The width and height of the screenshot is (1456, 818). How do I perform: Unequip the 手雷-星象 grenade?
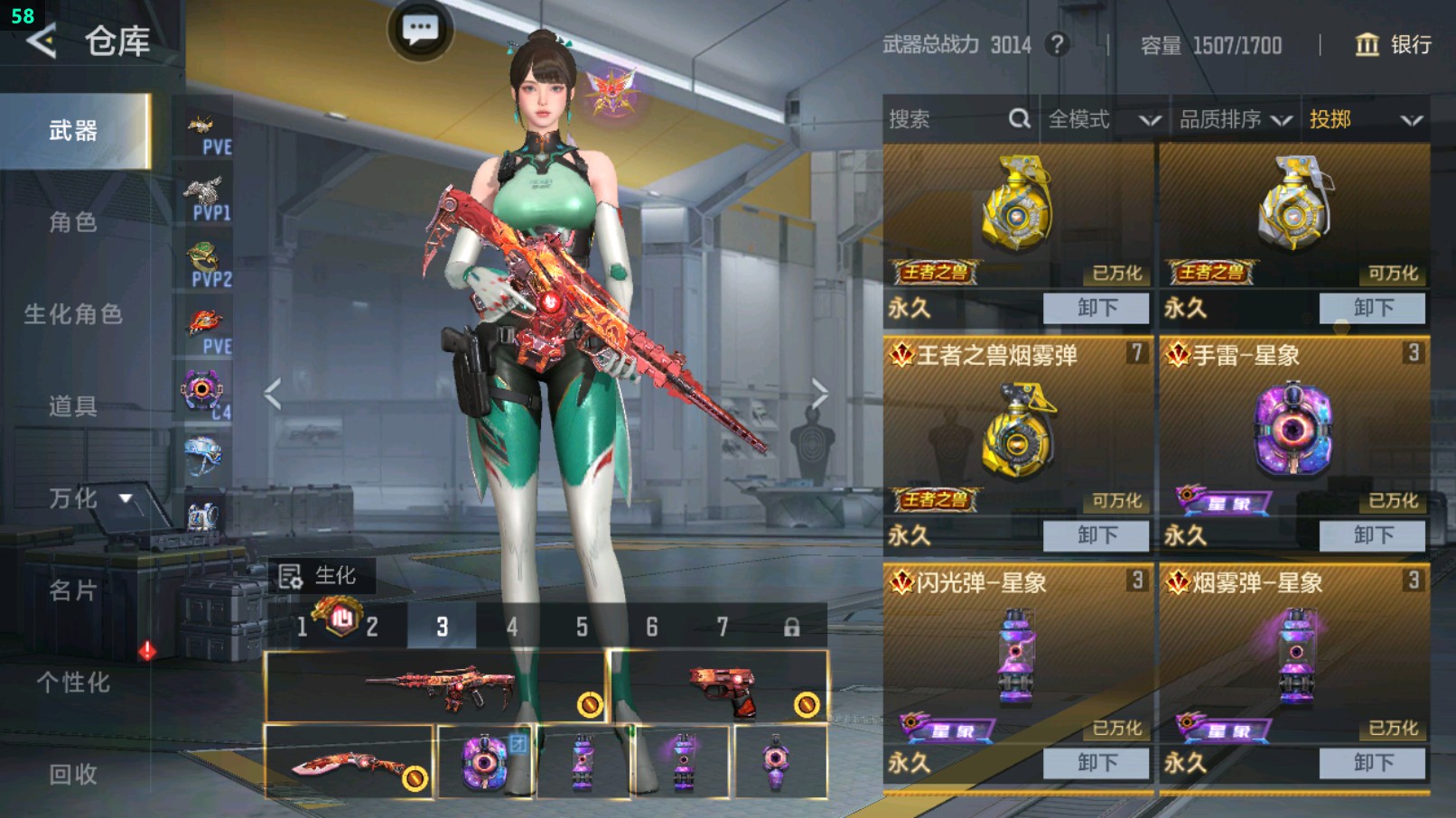(x=1372, y=535)
